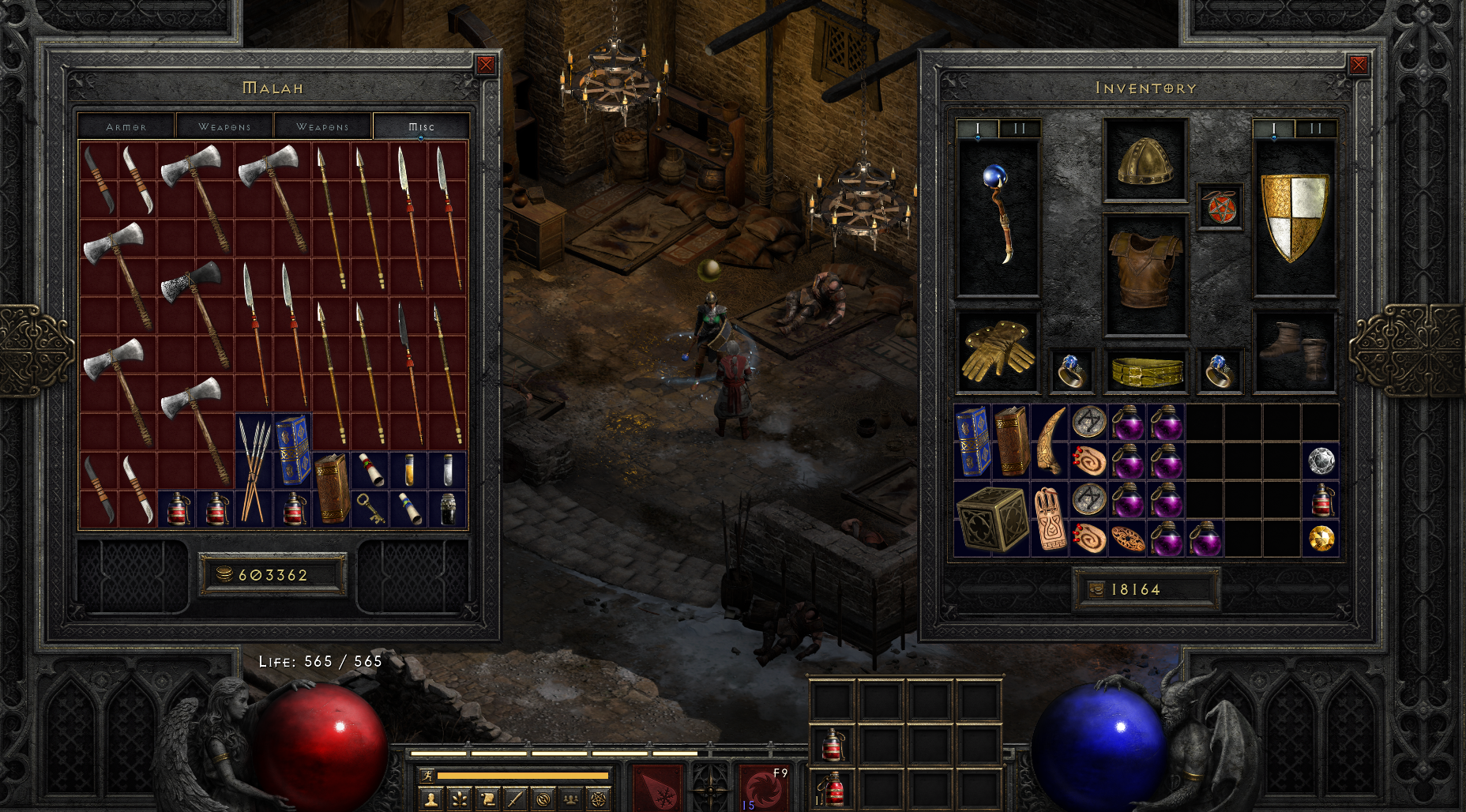Screen dimensions: 1466x812
Task: Open the pentagram game menu button
Action: click(x=600, y=800)
